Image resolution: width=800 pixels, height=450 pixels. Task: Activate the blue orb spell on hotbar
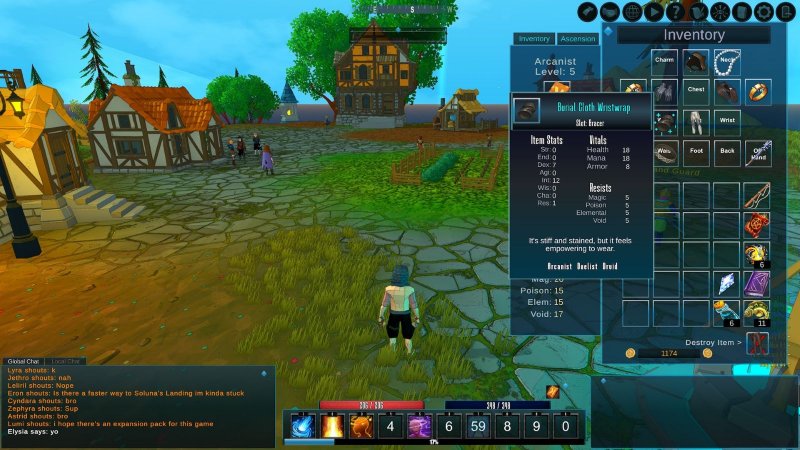(x=301, y=427)
